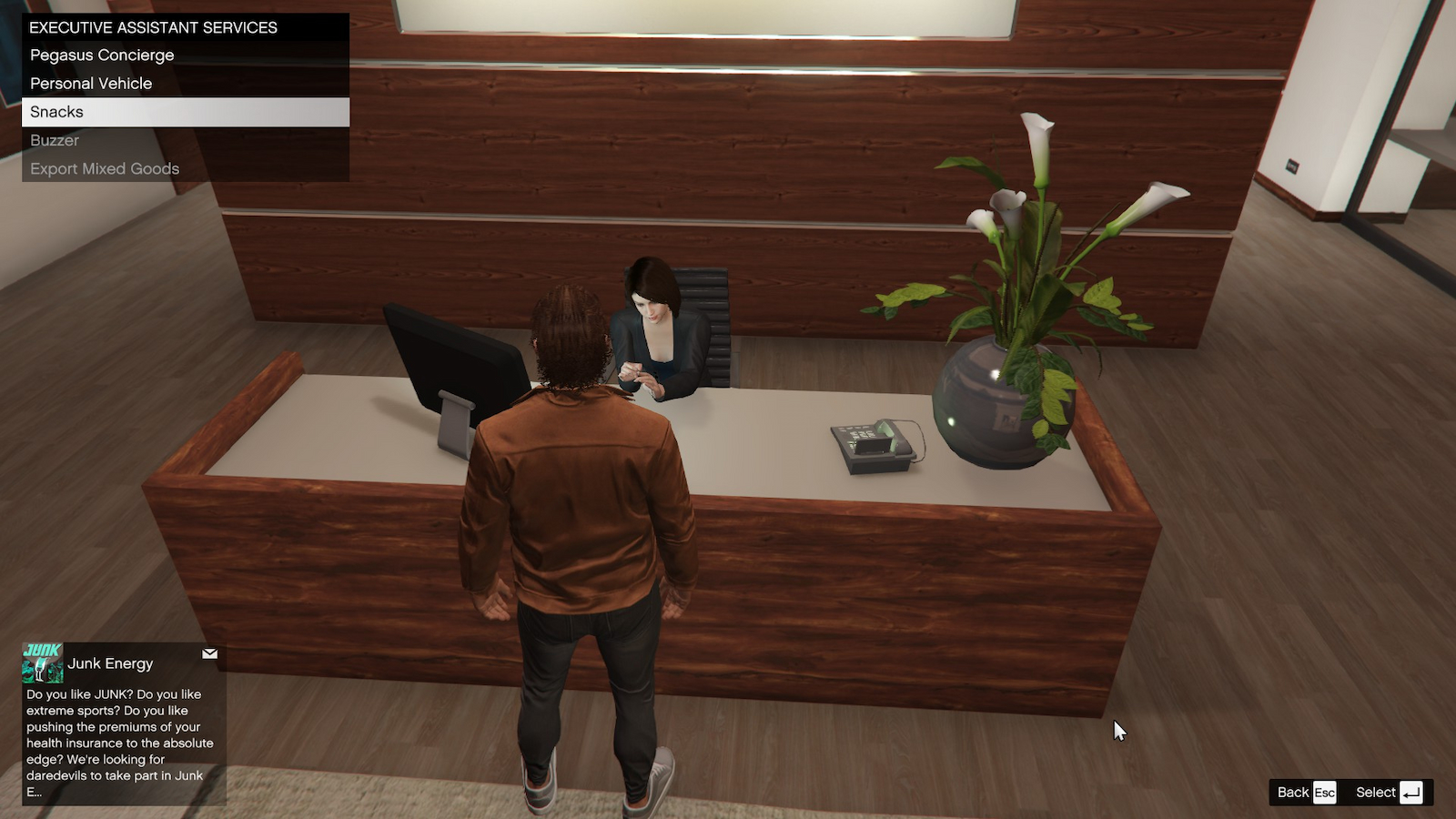Click the EXECUTIVE ASSISTANT SERVICES header
1456x819 pixels.
point(153,27)
